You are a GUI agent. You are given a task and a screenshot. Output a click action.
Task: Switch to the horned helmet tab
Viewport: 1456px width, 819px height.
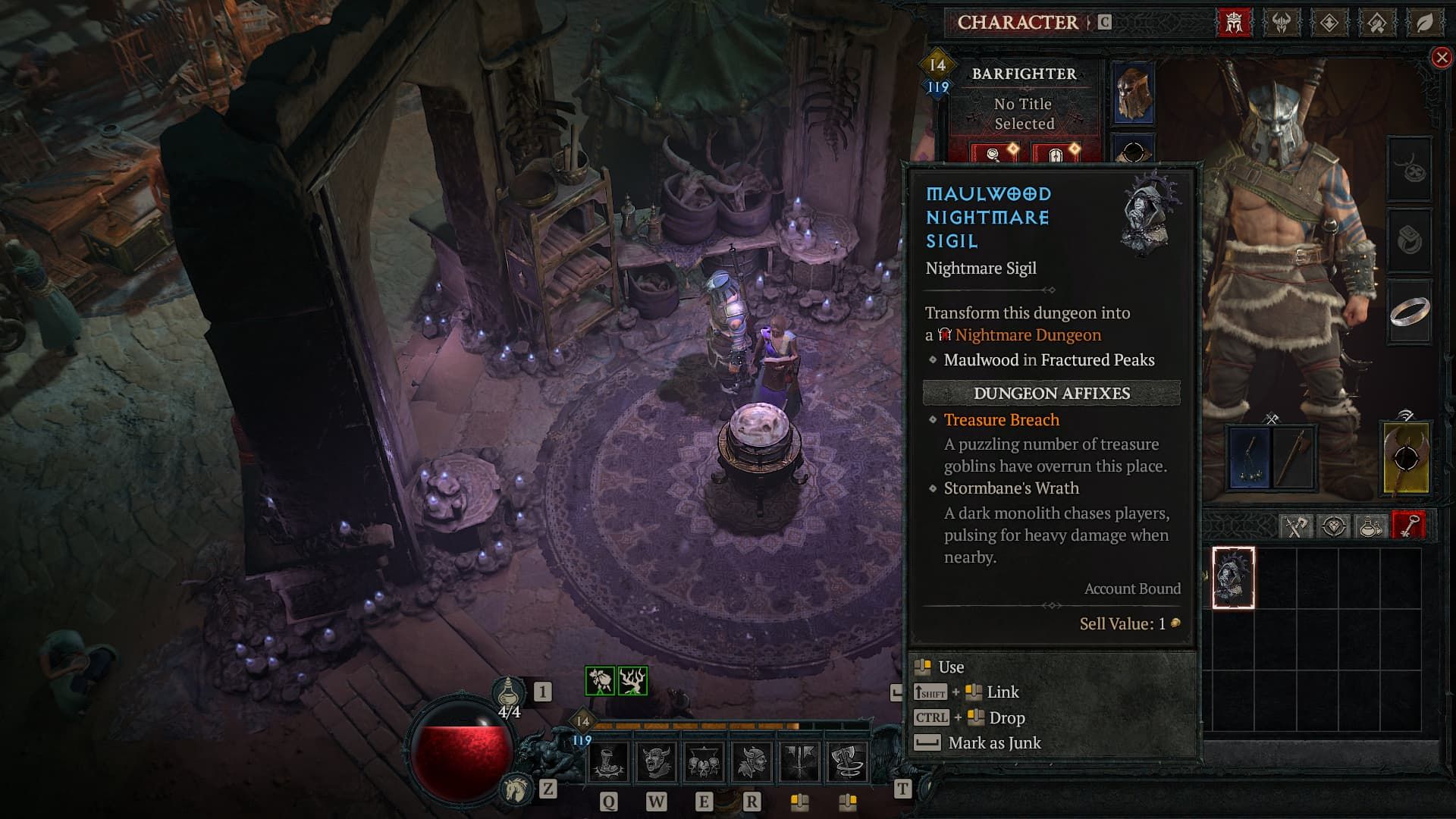pos(1282,23)
